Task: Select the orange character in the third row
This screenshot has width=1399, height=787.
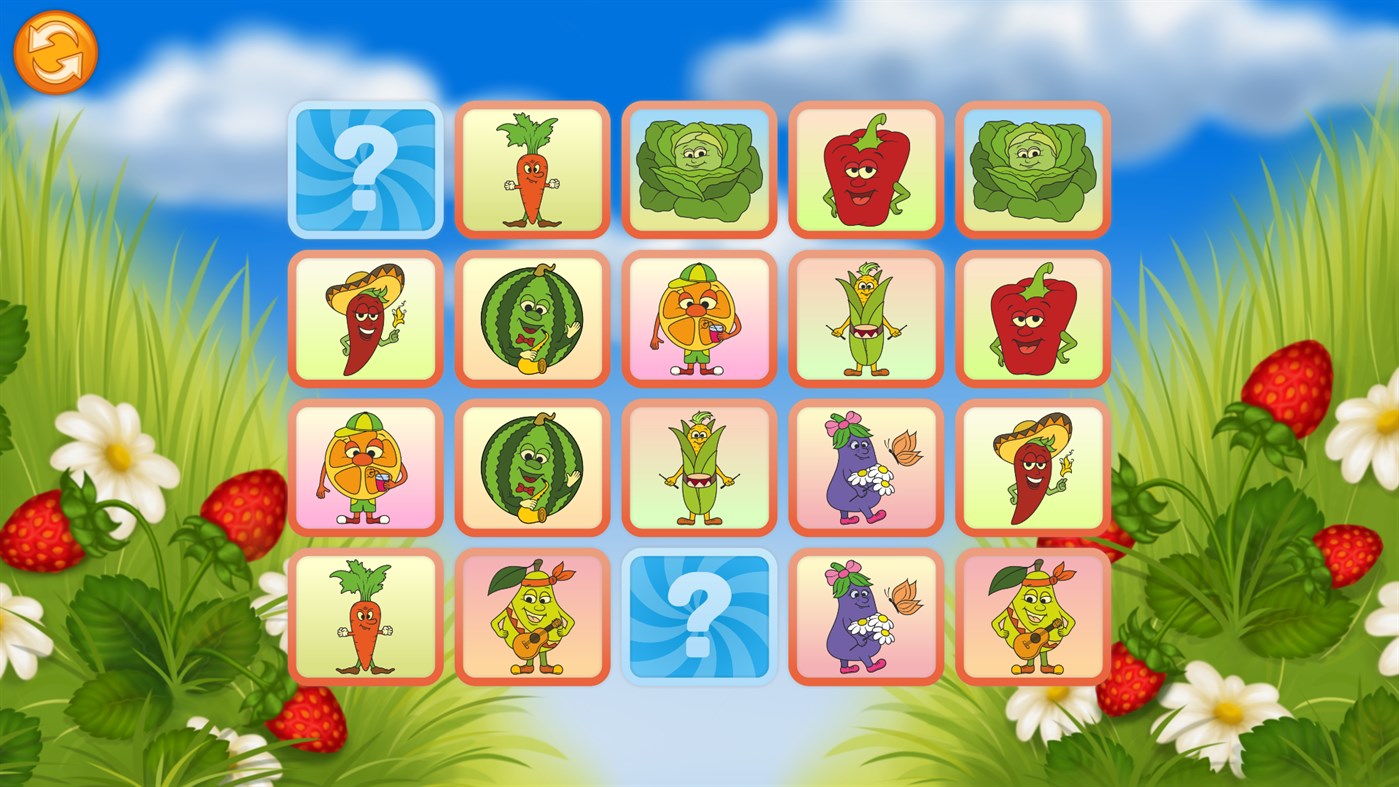Action: click(x=365, y=467)
